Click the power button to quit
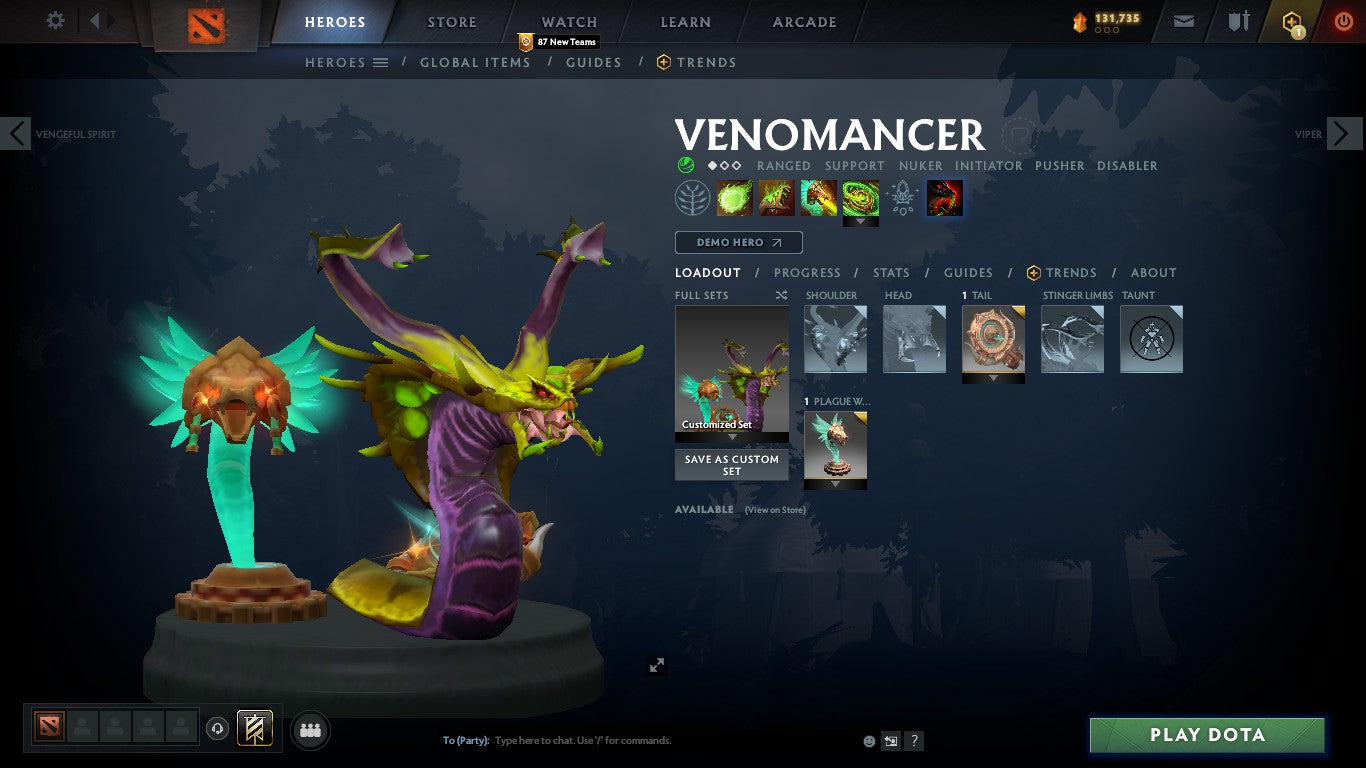Image resolution: width=1366 pixels, height=768 pixels. (1344, 20)
